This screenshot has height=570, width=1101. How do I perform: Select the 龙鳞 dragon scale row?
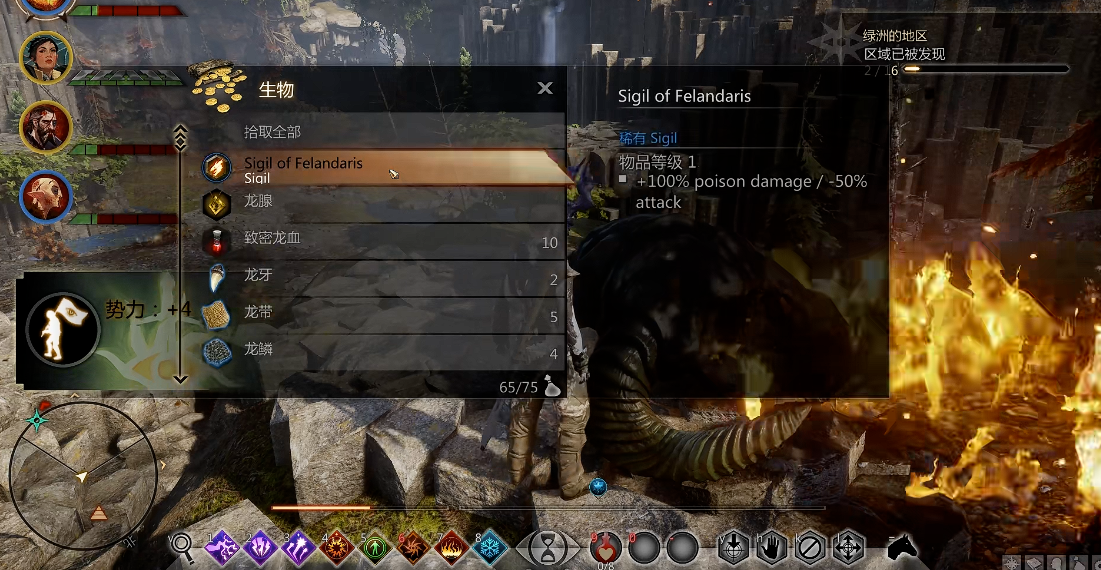pos(380,351)
